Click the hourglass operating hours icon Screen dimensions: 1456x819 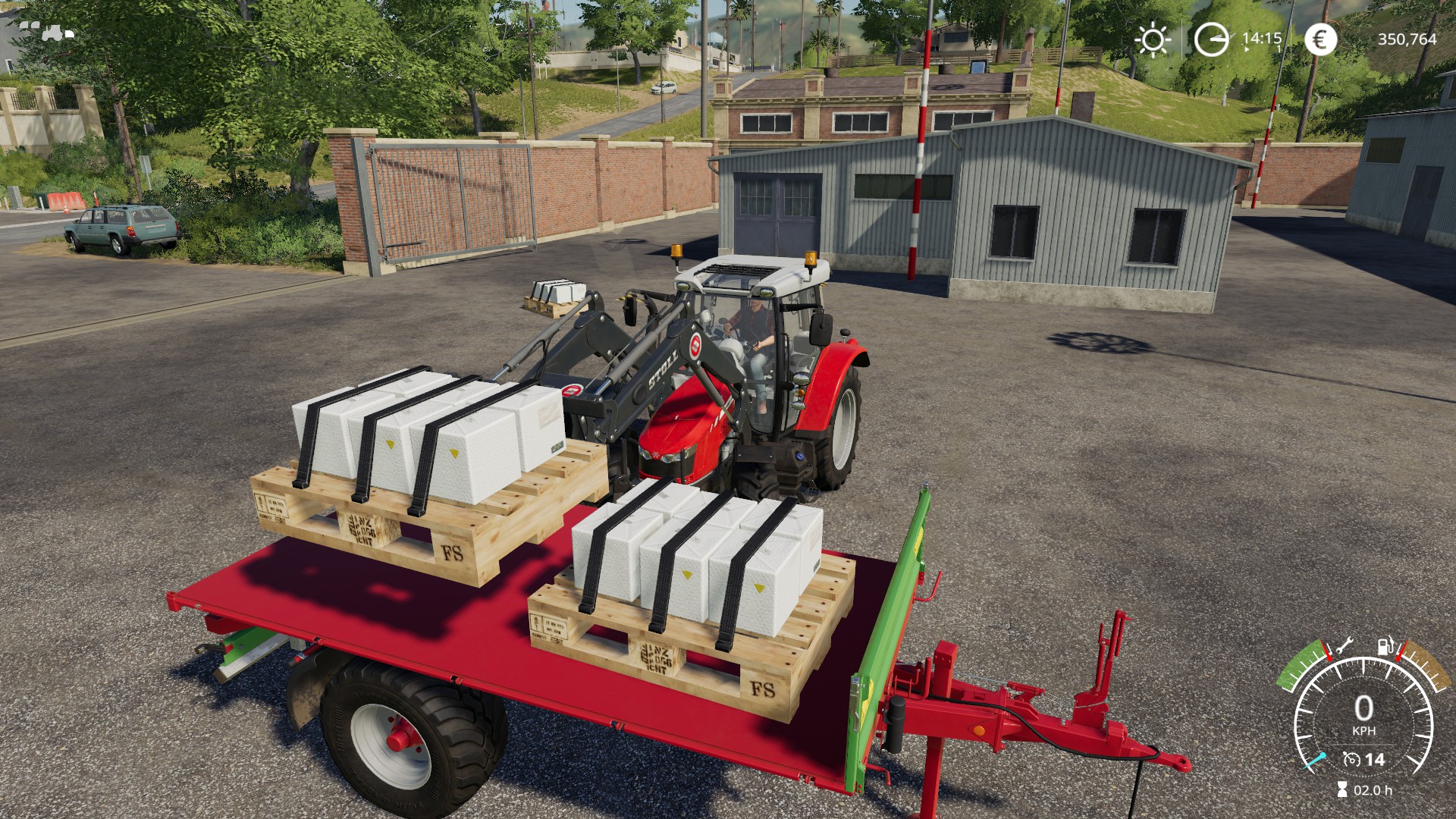(1342, 790)
